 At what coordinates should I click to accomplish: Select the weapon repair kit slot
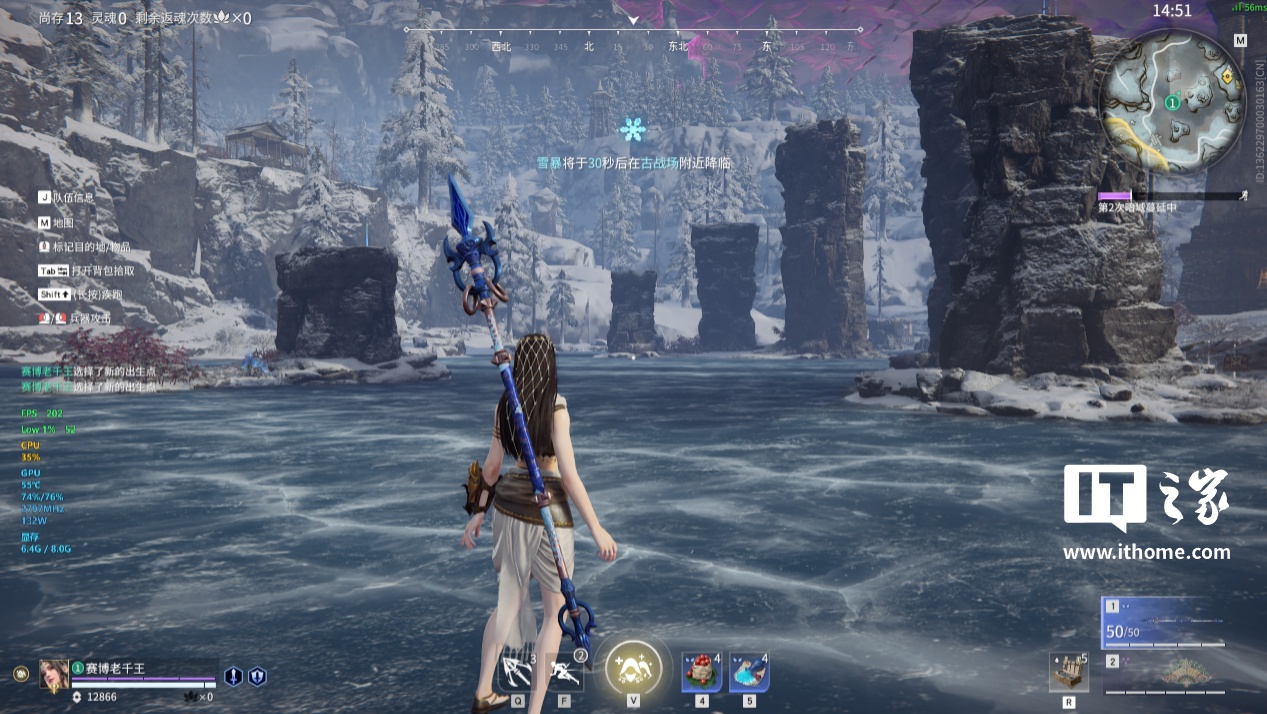click(x=1068, y=672)
